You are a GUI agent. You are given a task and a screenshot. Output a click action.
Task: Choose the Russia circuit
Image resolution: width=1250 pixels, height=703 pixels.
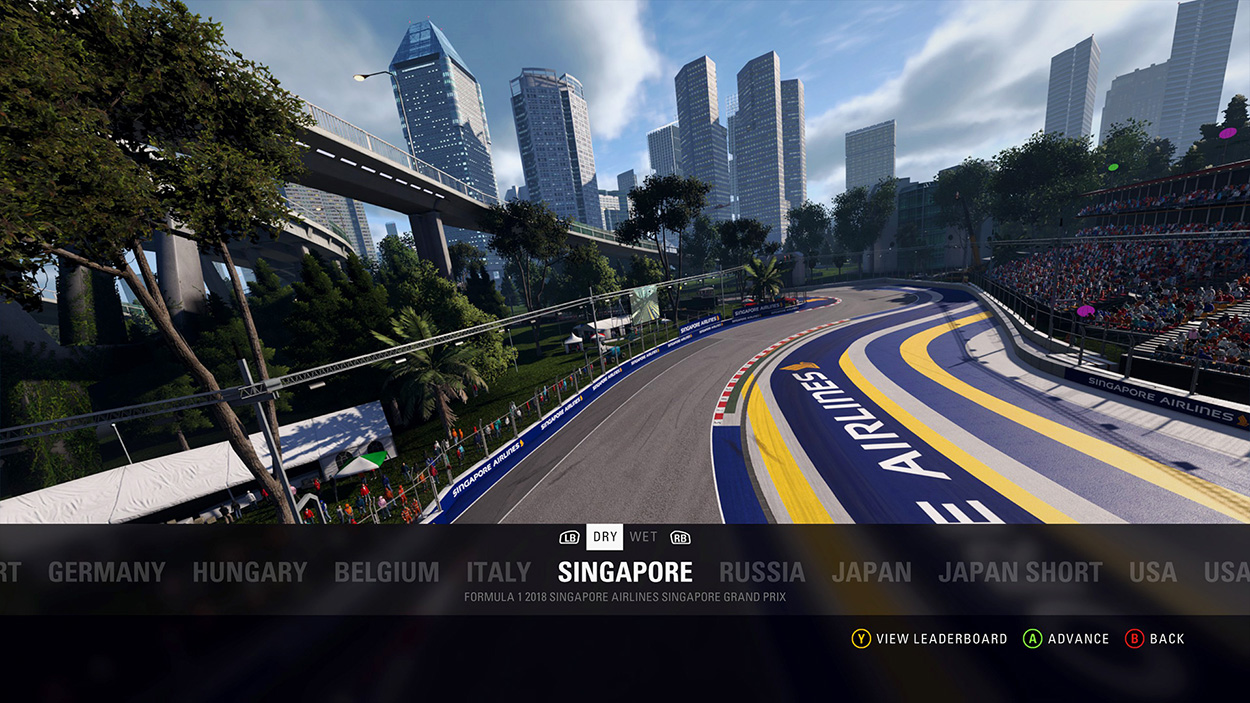(x=762, y=572)
